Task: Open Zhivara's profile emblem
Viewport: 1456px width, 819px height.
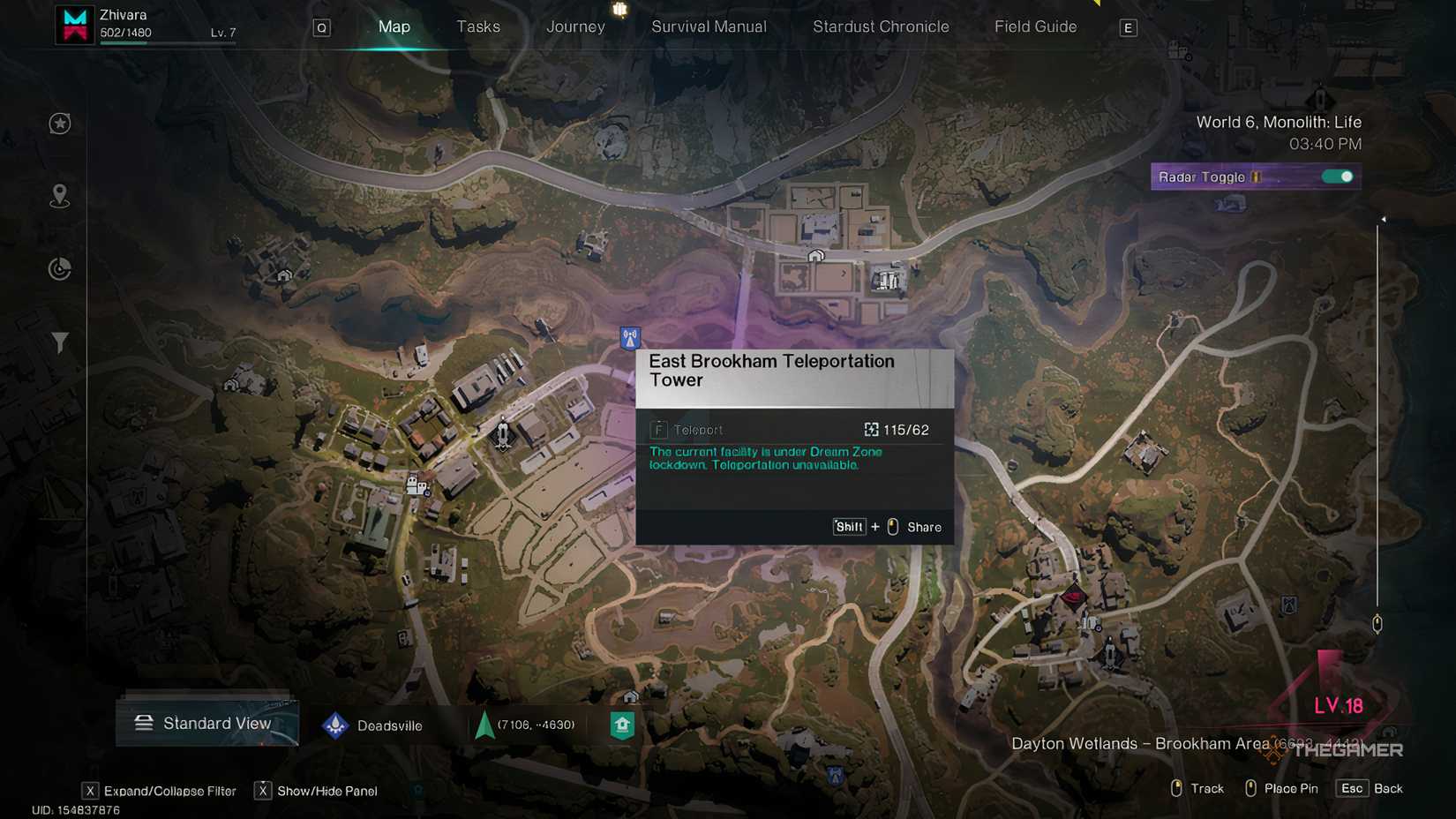Action: (74, 25)
